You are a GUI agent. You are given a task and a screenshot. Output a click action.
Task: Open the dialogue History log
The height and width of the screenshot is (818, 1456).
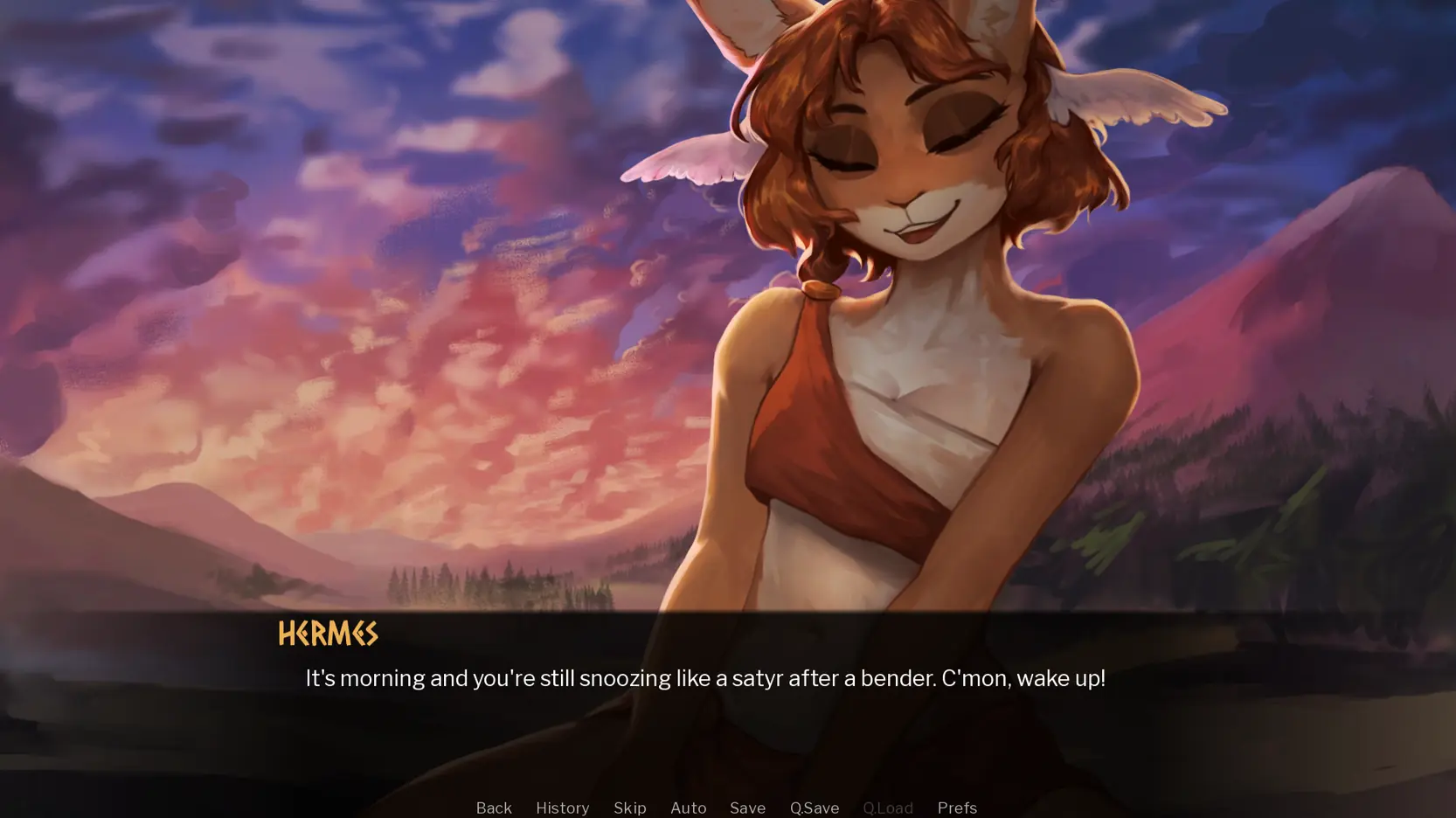click(x=562, y=808)
